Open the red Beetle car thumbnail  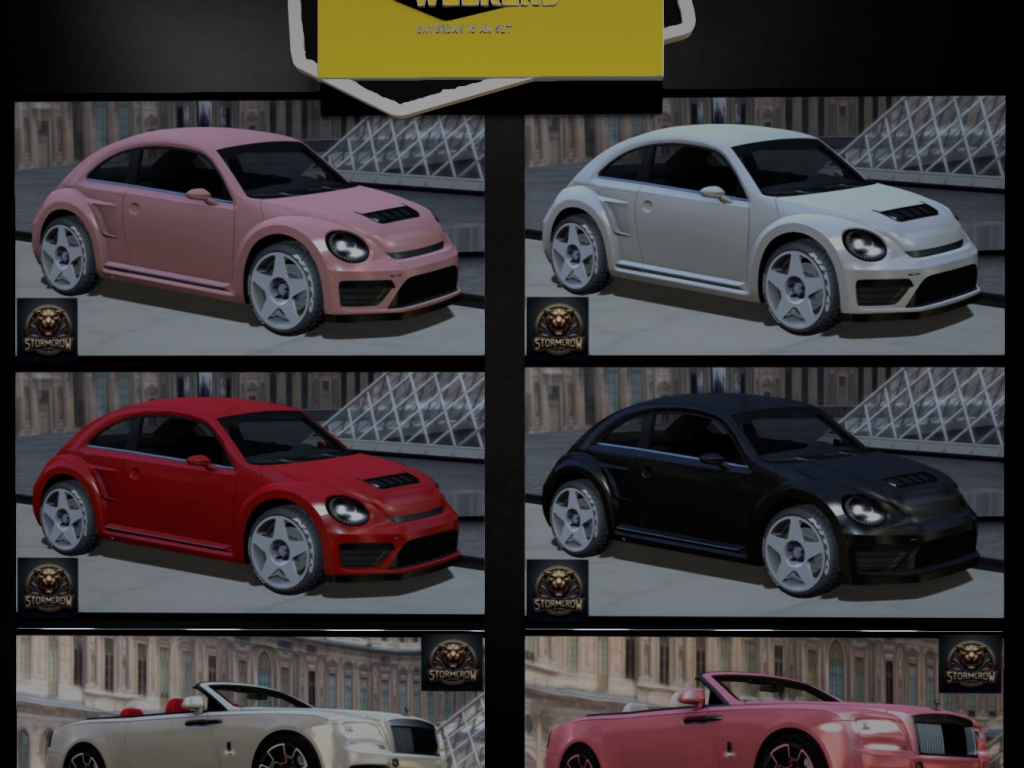pyautogui.click(x=249, y=492)
